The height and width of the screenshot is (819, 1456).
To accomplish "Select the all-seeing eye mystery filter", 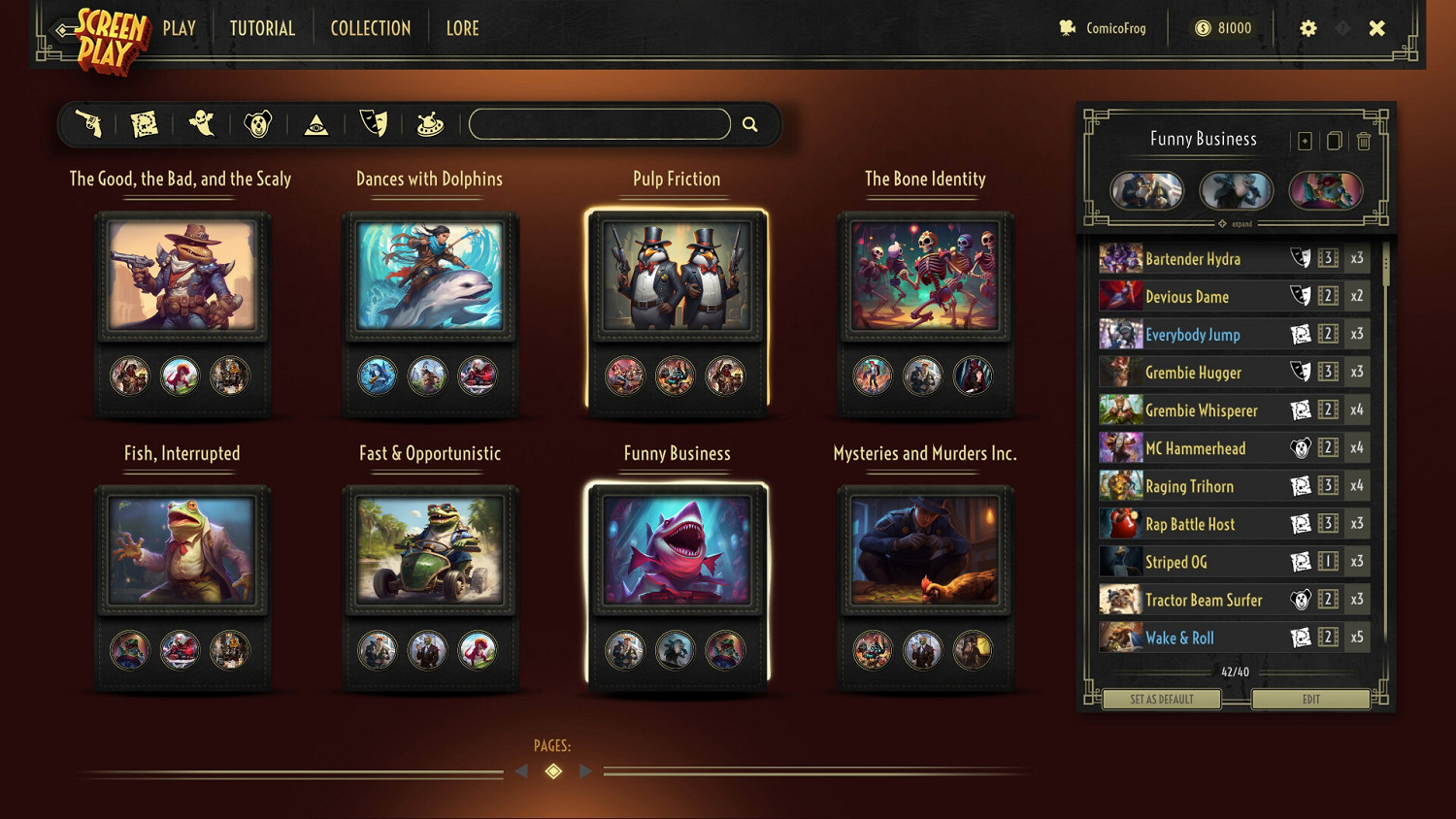I will tap(315, 123).
